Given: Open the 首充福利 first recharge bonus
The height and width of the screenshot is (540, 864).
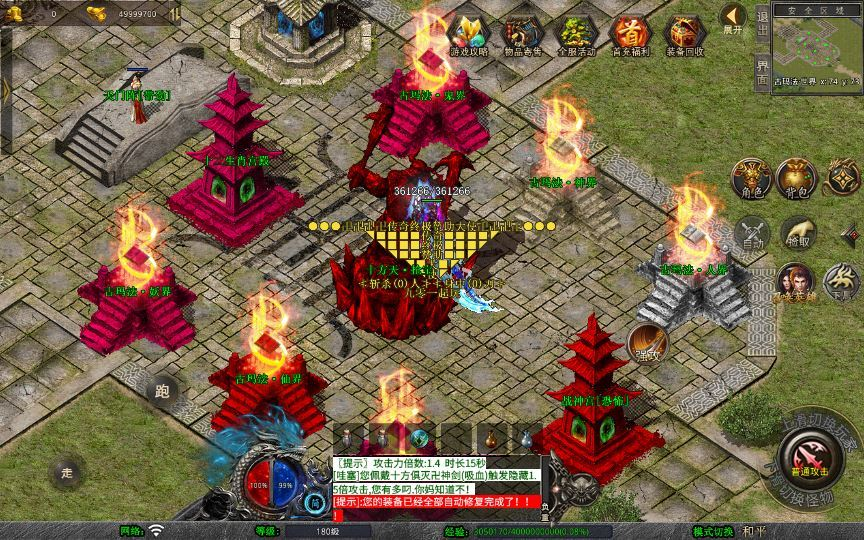Looking at the screenshot, I should (x=630, y=33).
